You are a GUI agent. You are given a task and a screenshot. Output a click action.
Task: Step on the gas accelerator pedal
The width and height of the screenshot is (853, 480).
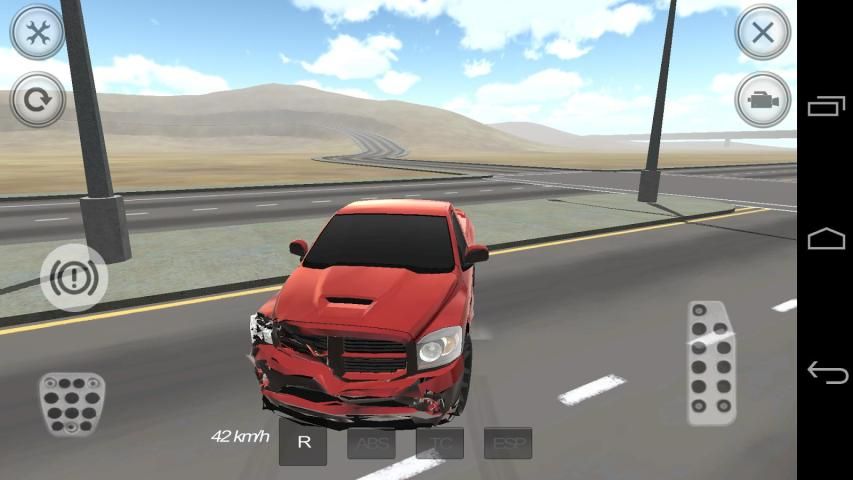pos(711,362)
